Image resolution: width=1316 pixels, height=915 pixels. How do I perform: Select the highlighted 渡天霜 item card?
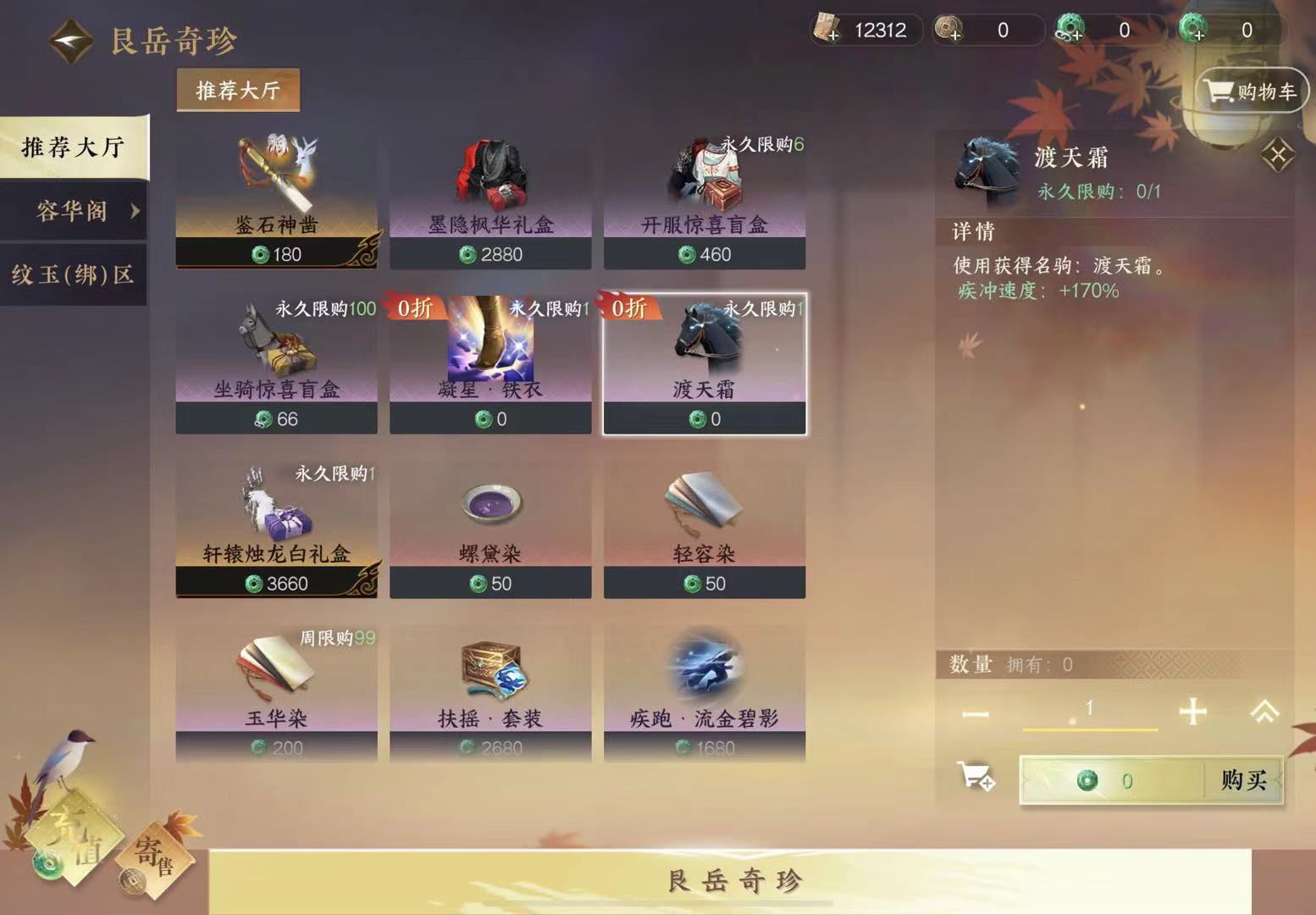(705, 364)
